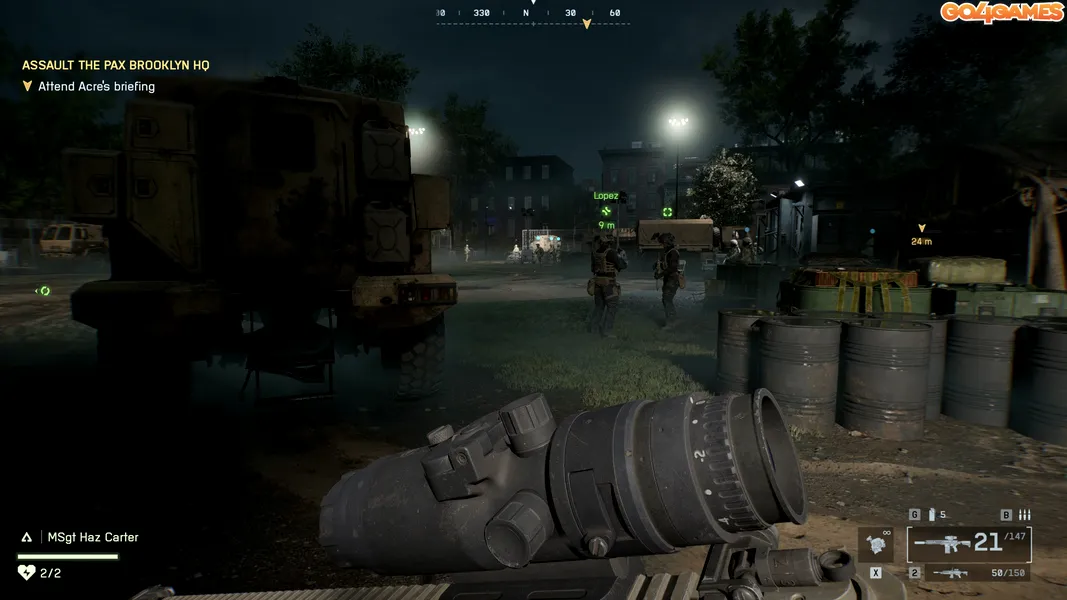Viewport: 1067px width, 600px height.
Task: Click the revive heart icon
Action: tap(26, 573)
